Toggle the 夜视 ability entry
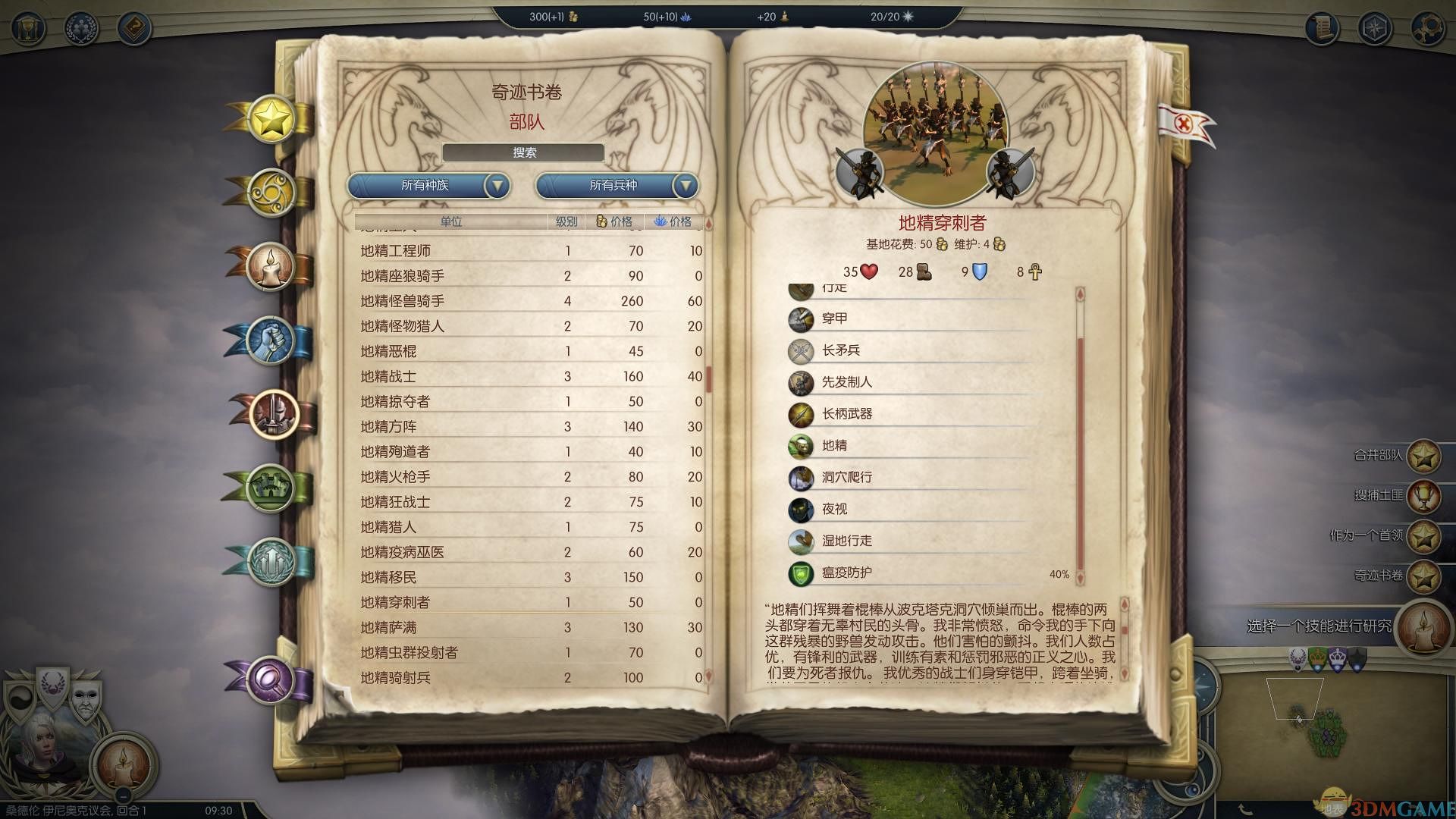1456x819 pixels. [x=834, y=510]
